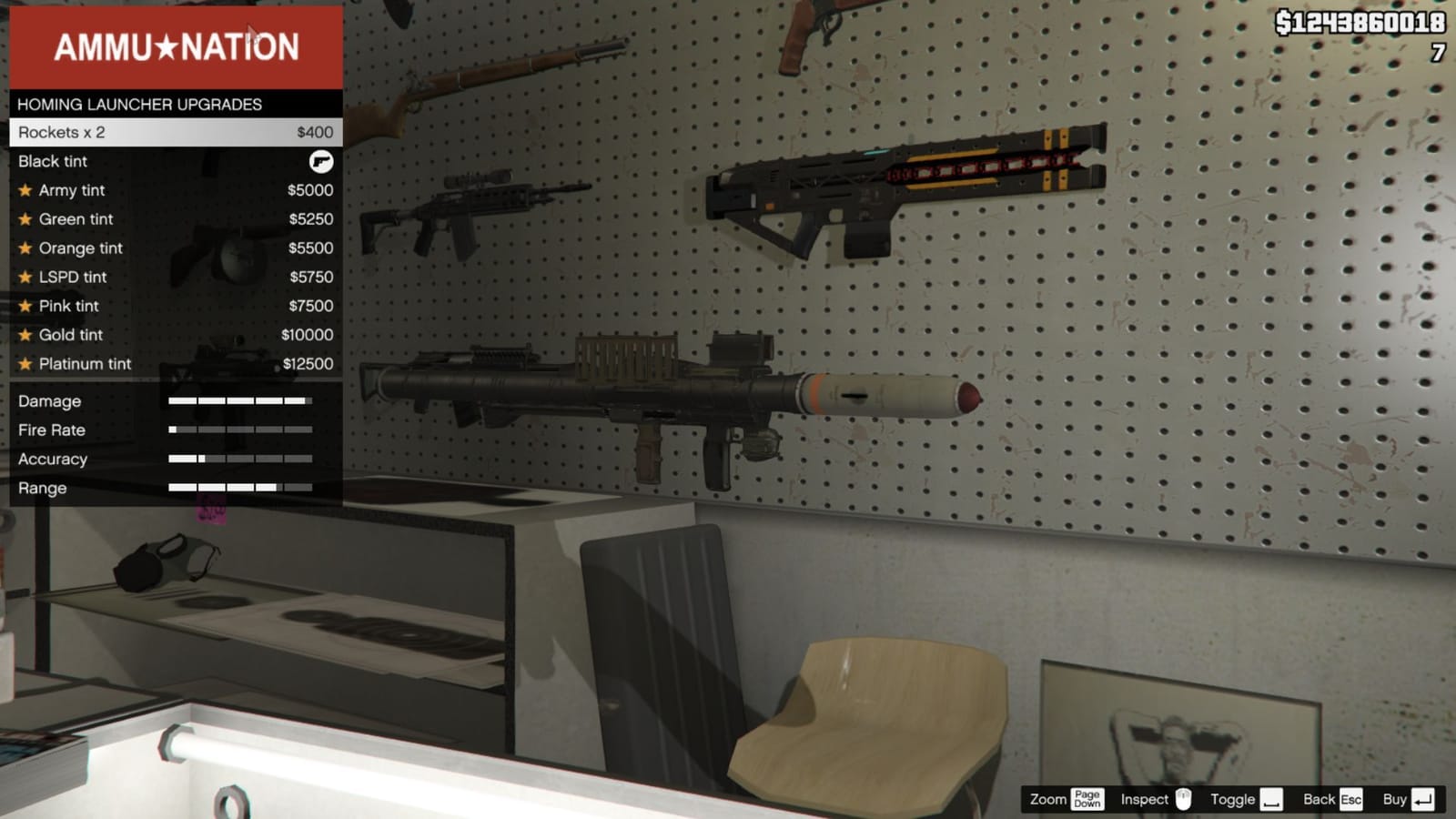This screenshot has height=819, width=1456.
Task: Click the mouse icon for Inspect
Action: tap(1186, 799)
